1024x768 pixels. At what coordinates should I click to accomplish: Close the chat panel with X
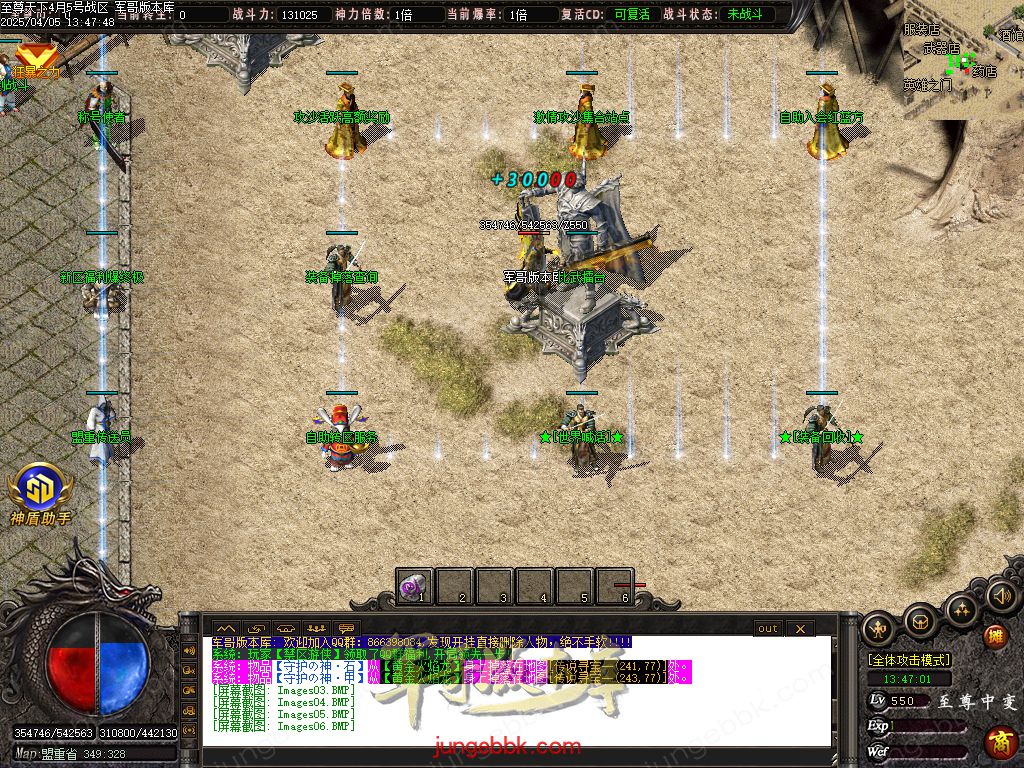click(x=800, y=628)
